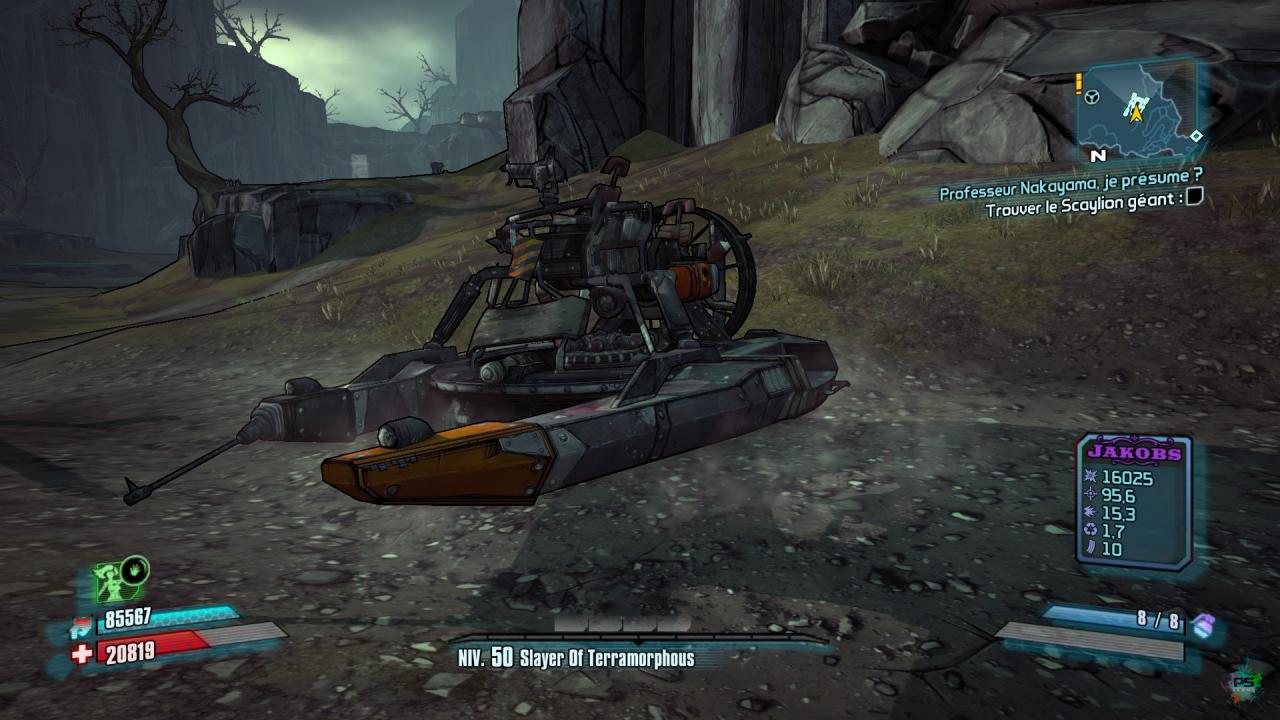The height and width of the screenshot is (720, 1280).
Task: Inspect the Jakobs weapon stats card
Action: pyautogui.click(x=1134, y=502)
